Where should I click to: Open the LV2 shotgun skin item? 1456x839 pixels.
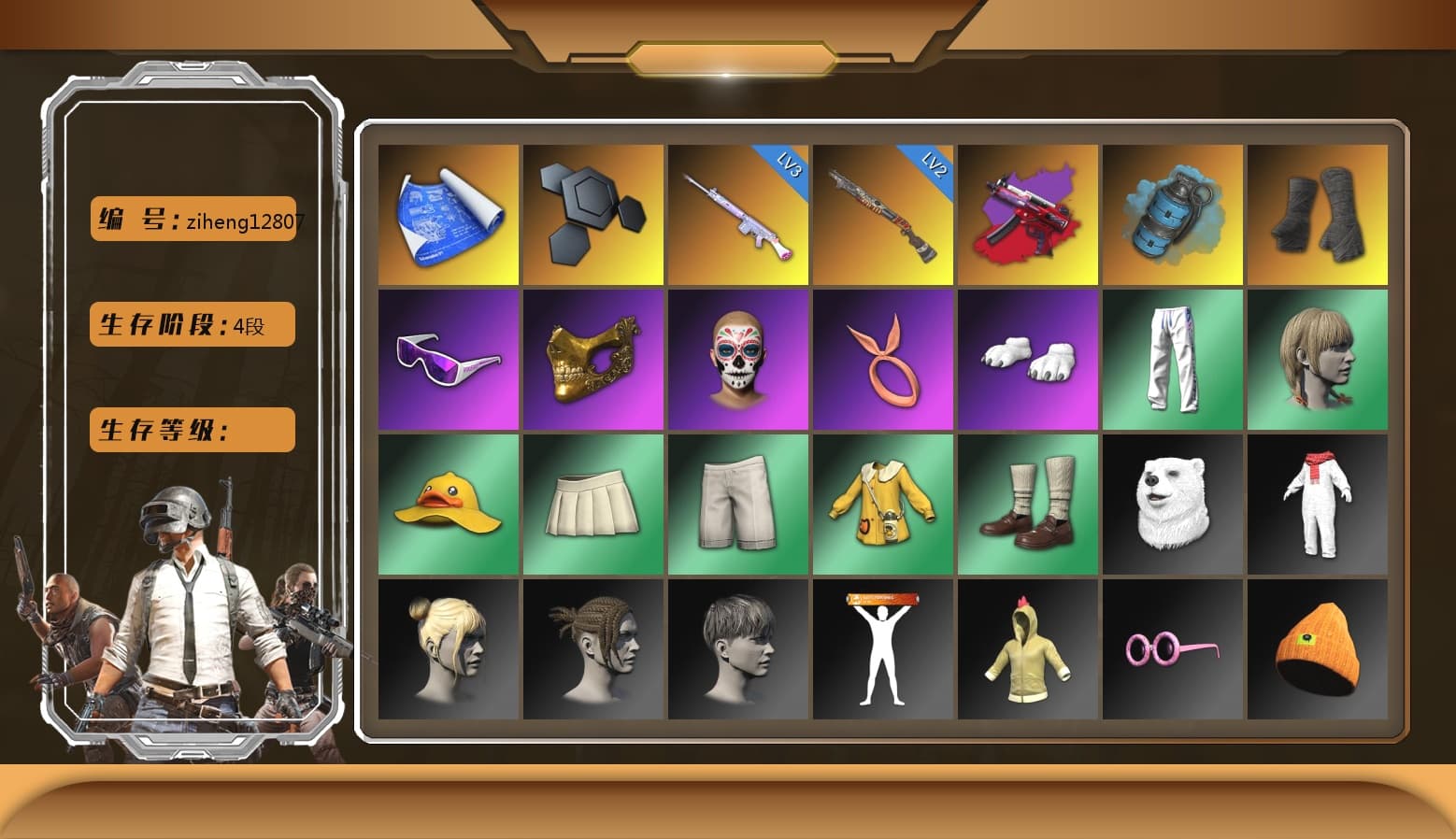click(883, 213)
